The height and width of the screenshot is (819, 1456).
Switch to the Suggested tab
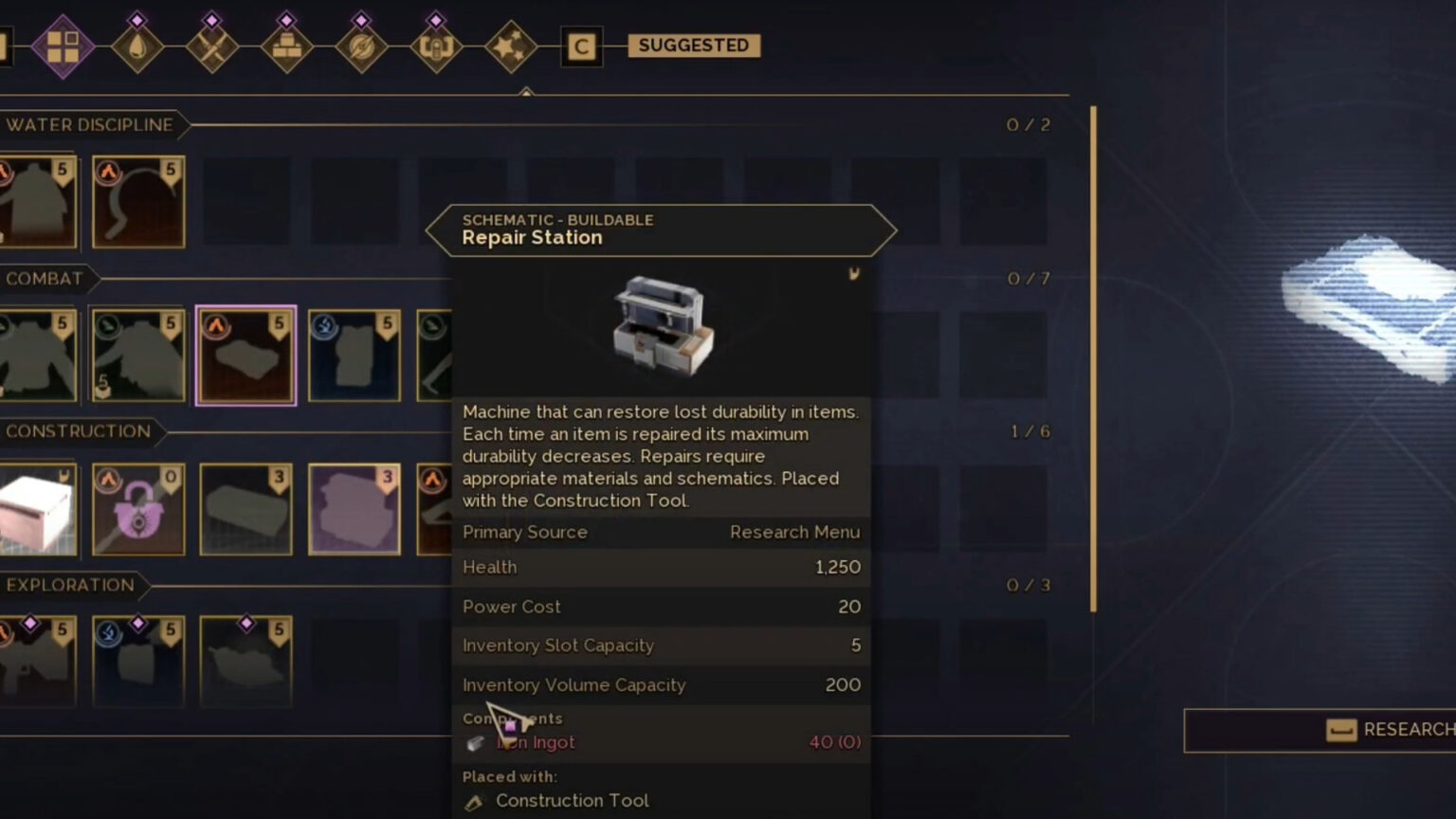693,45
